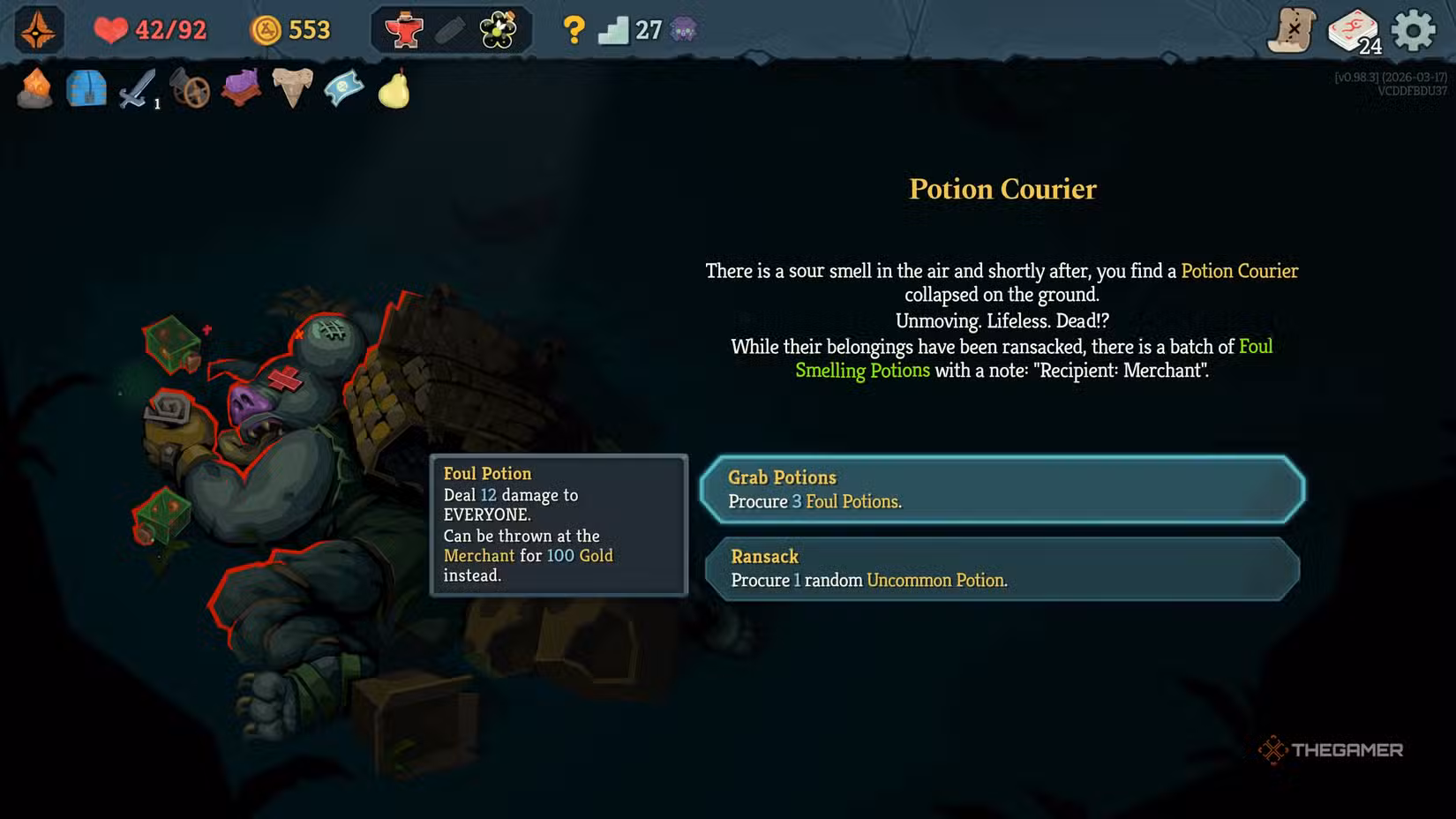Inspect the blue treasure chest relic
This screenshot has height=819, width=1456.
click(x=86, y=89)
